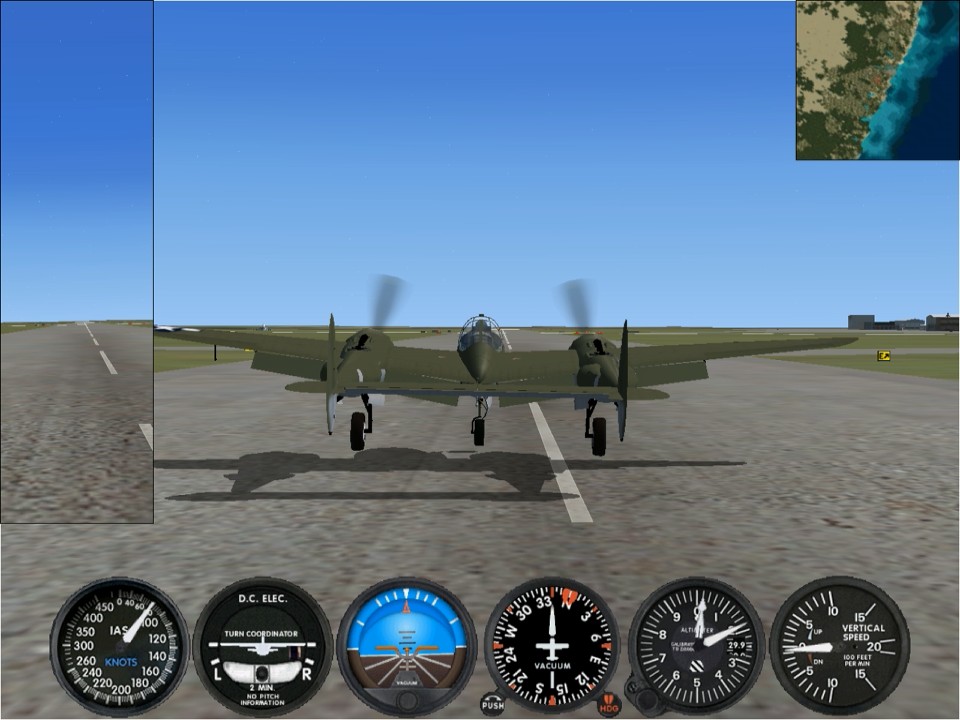This screenshot has width=960, height=720.
Task: Click the airspeed indicator gauge
Action: pos(120,646)
